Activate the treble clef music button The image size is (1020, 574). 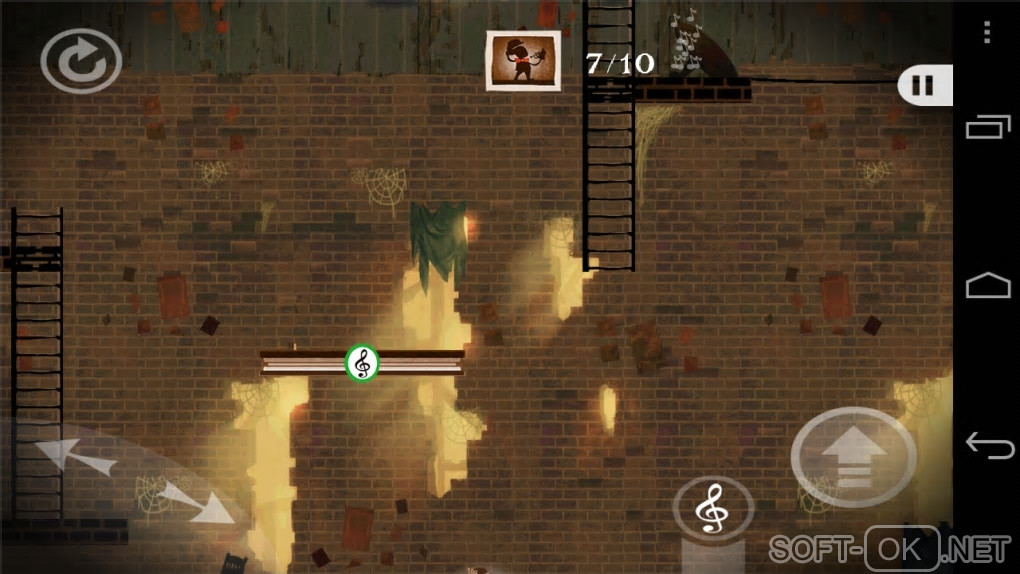(712, 510)
